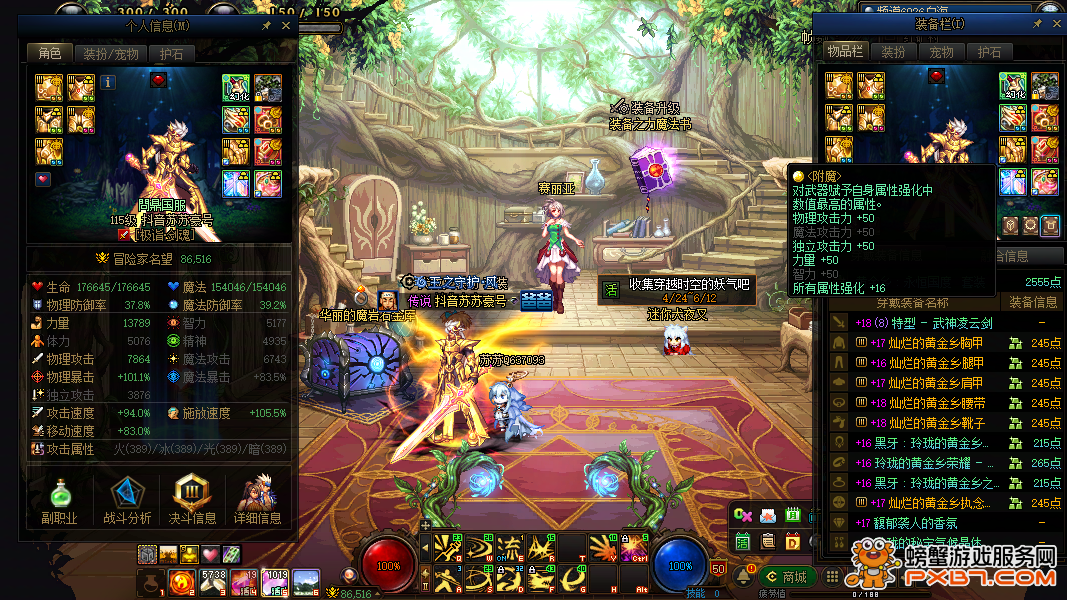The height and width of the screenshot is (600, 1067).
Task: Pin the 装备栏 equipment window
Action: click(1038, 23)
